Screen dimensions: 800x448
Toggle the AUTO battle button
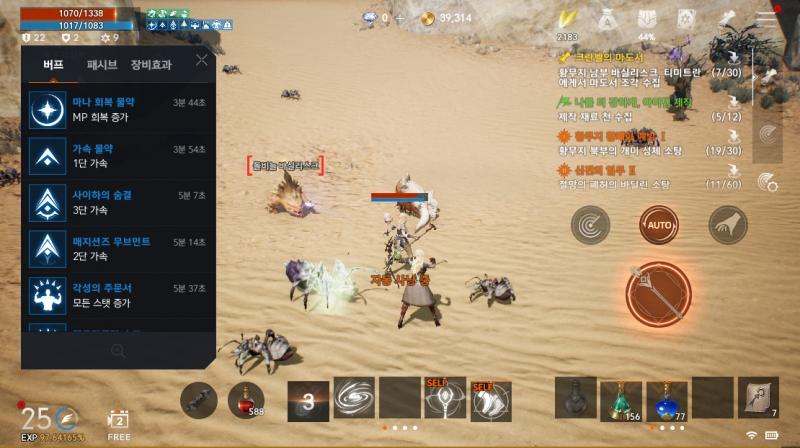click(659, 225)
